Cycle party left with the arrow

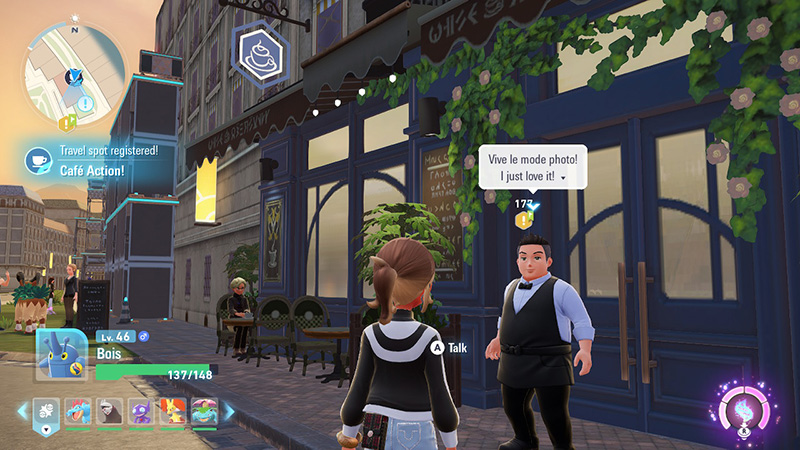tap(22, 411)
